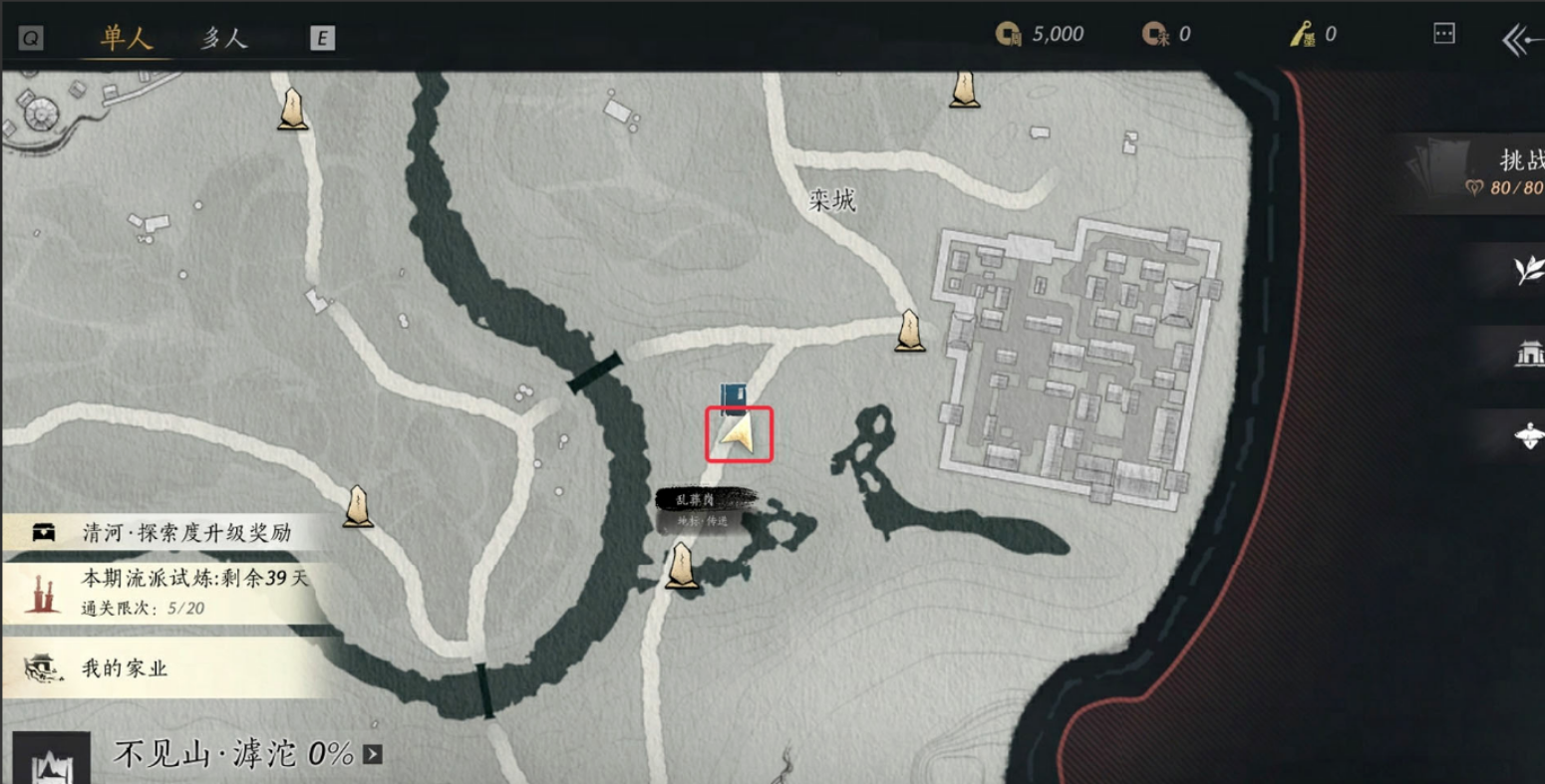Switch to the 单人 tab
The image size is (1545, 784).
pos(126,38)
